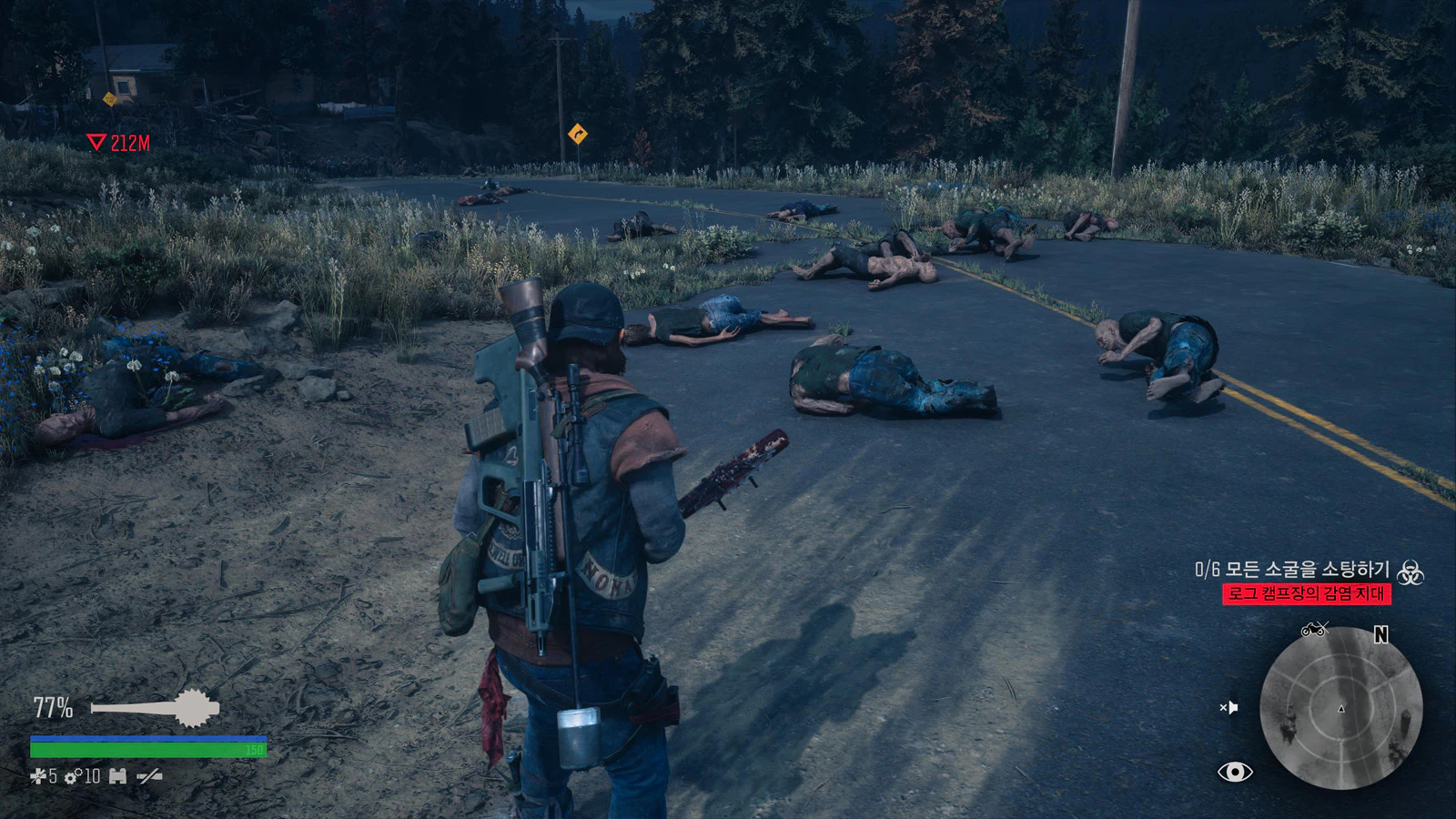Click the crossed-out medkit icon
This screenshot has width=1456, height=819.
(36, 776)
